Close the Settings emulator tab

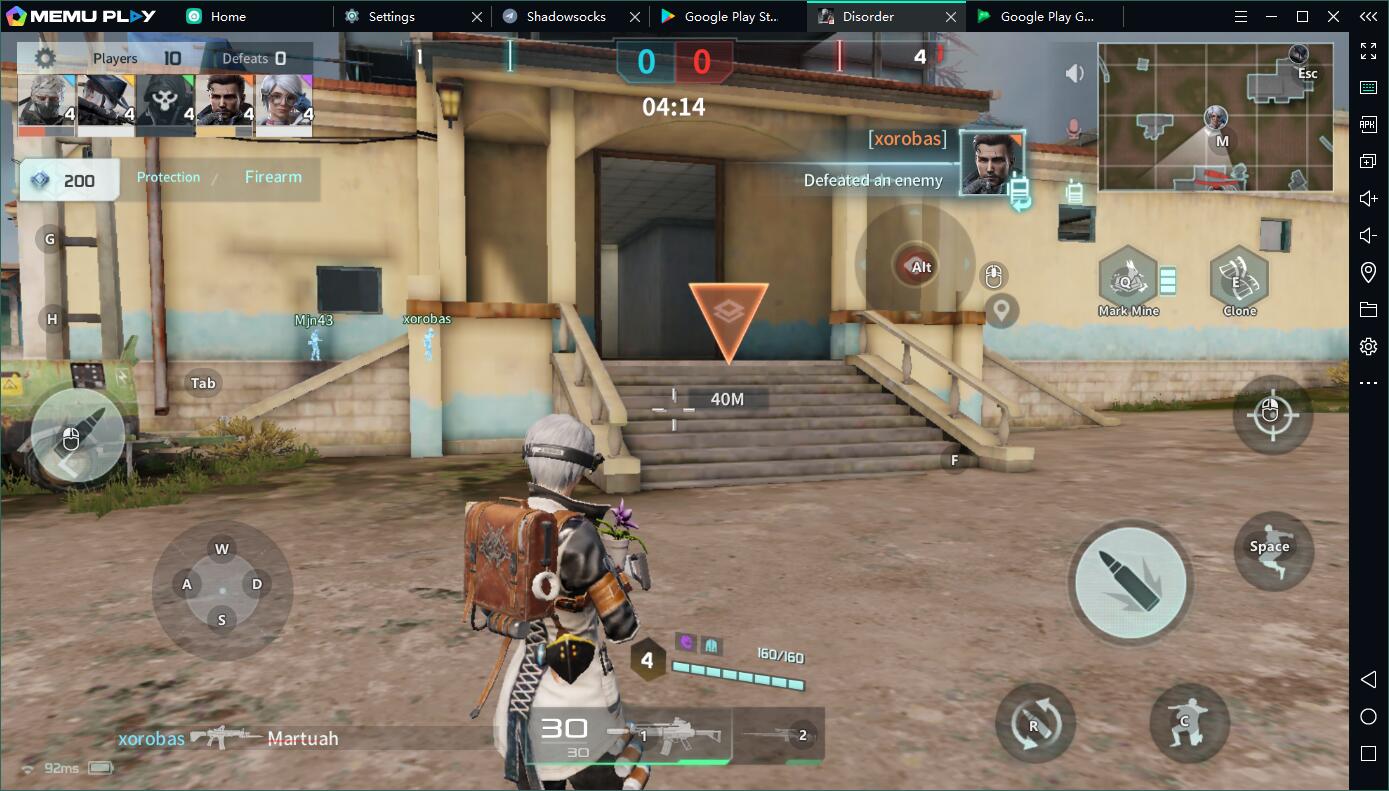[x=477, y=17]
